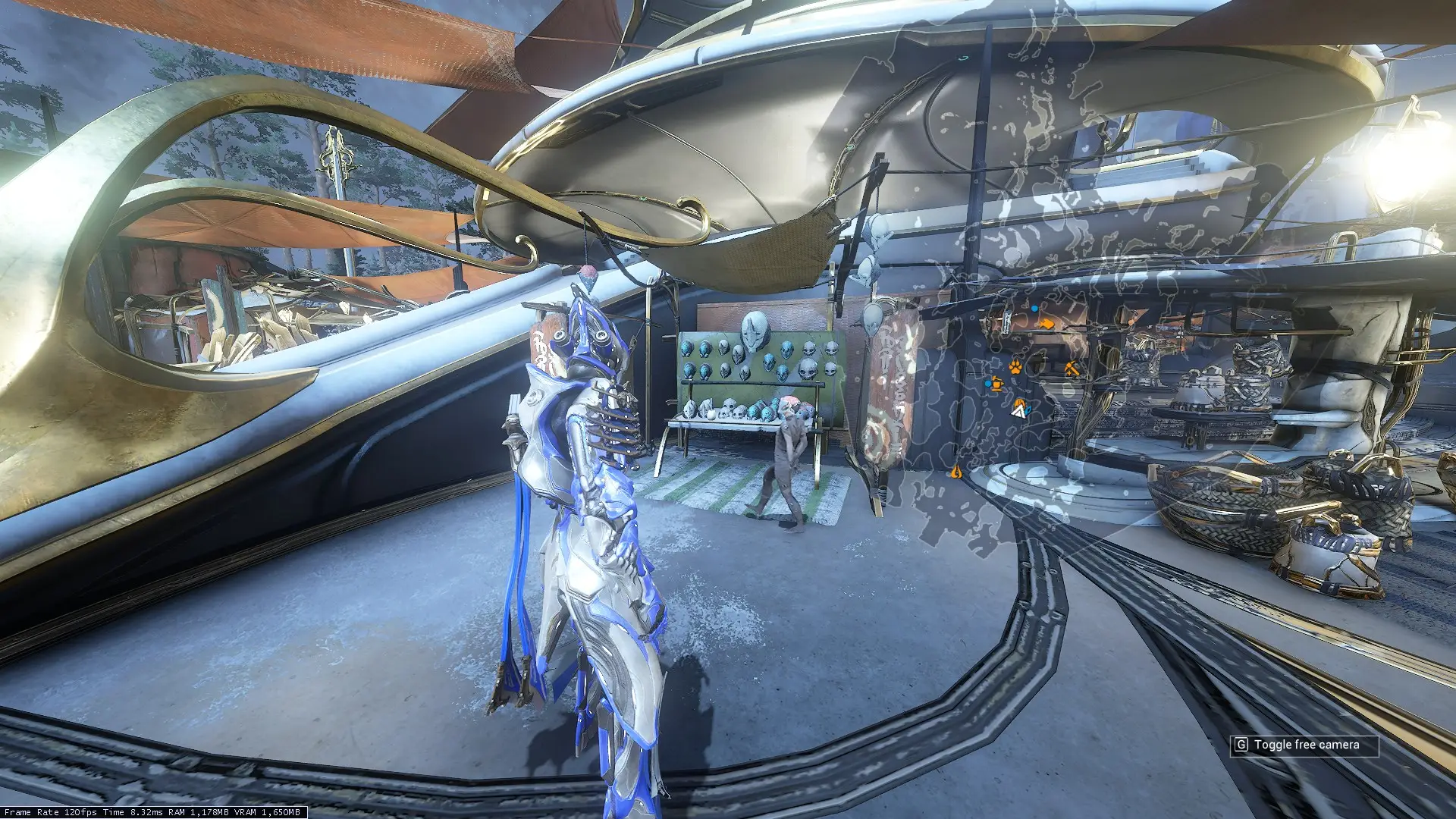Click the Toggle free camera button

(1304, 745)
